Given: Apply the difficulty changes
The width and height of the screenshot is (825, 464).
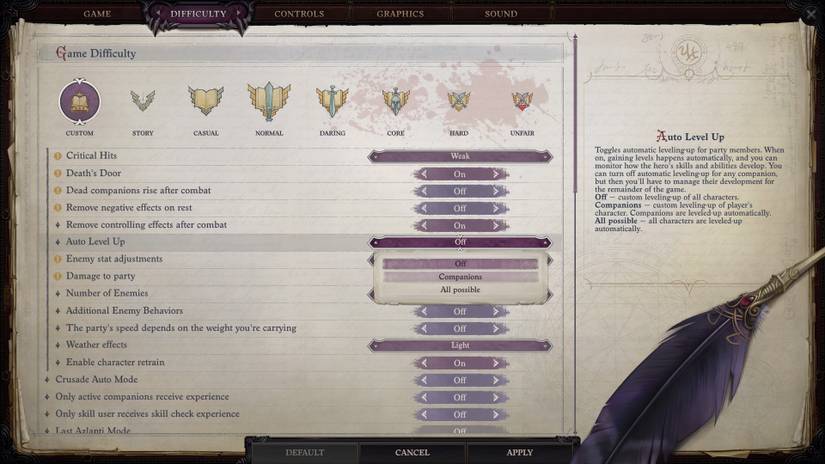Looking at the screenshot, I should (x=519, y=453).
